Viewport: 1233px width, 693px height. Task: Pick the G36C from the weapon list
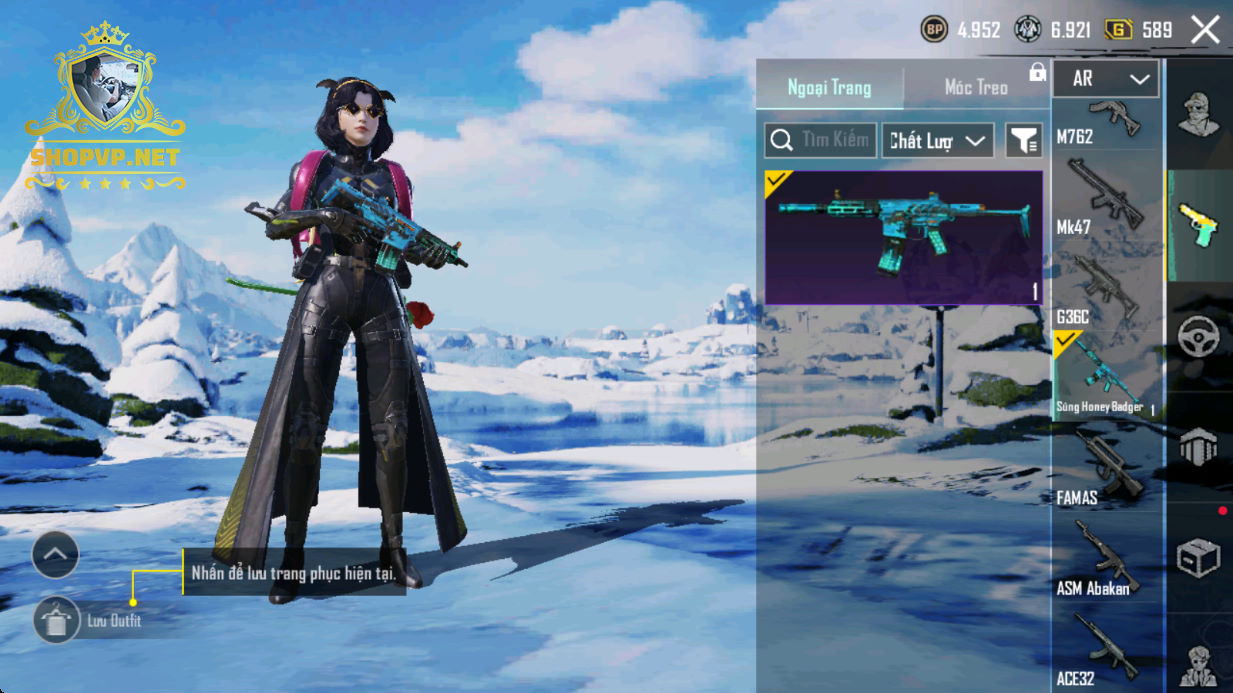coord(1106,289)
